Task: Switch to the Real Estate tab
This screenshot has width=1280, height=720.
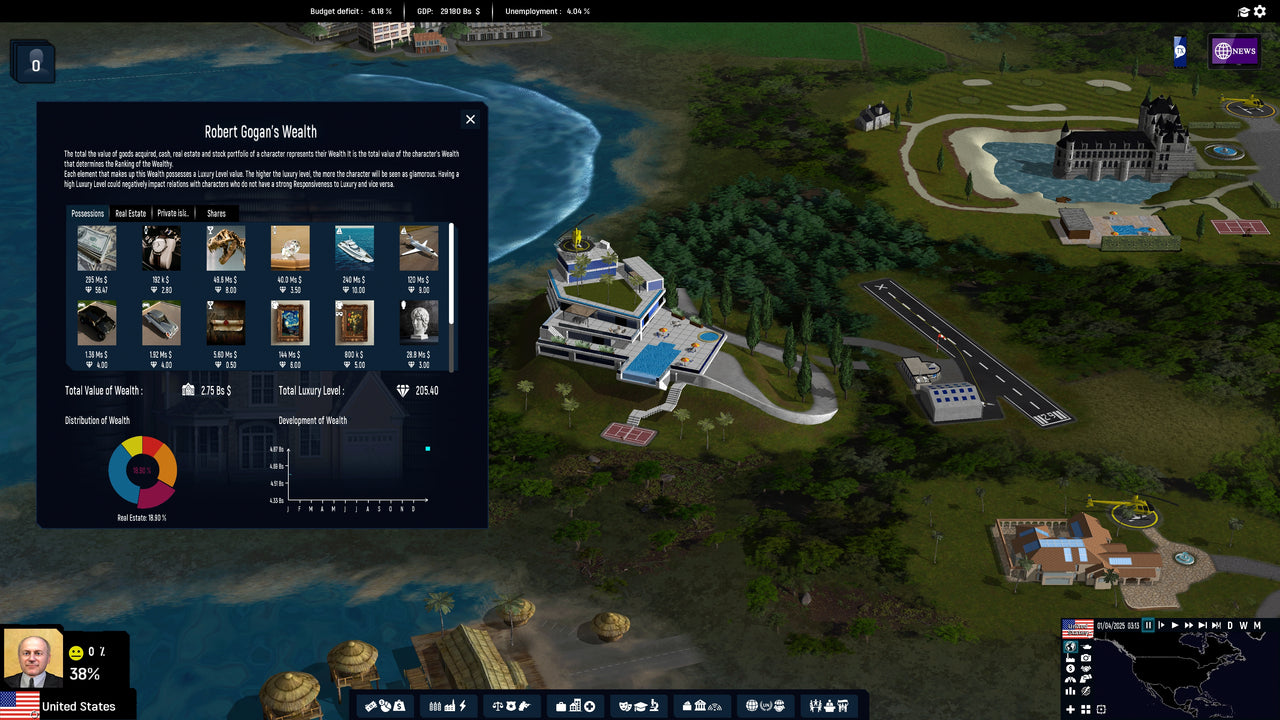Action: click(x=128, y=213)
